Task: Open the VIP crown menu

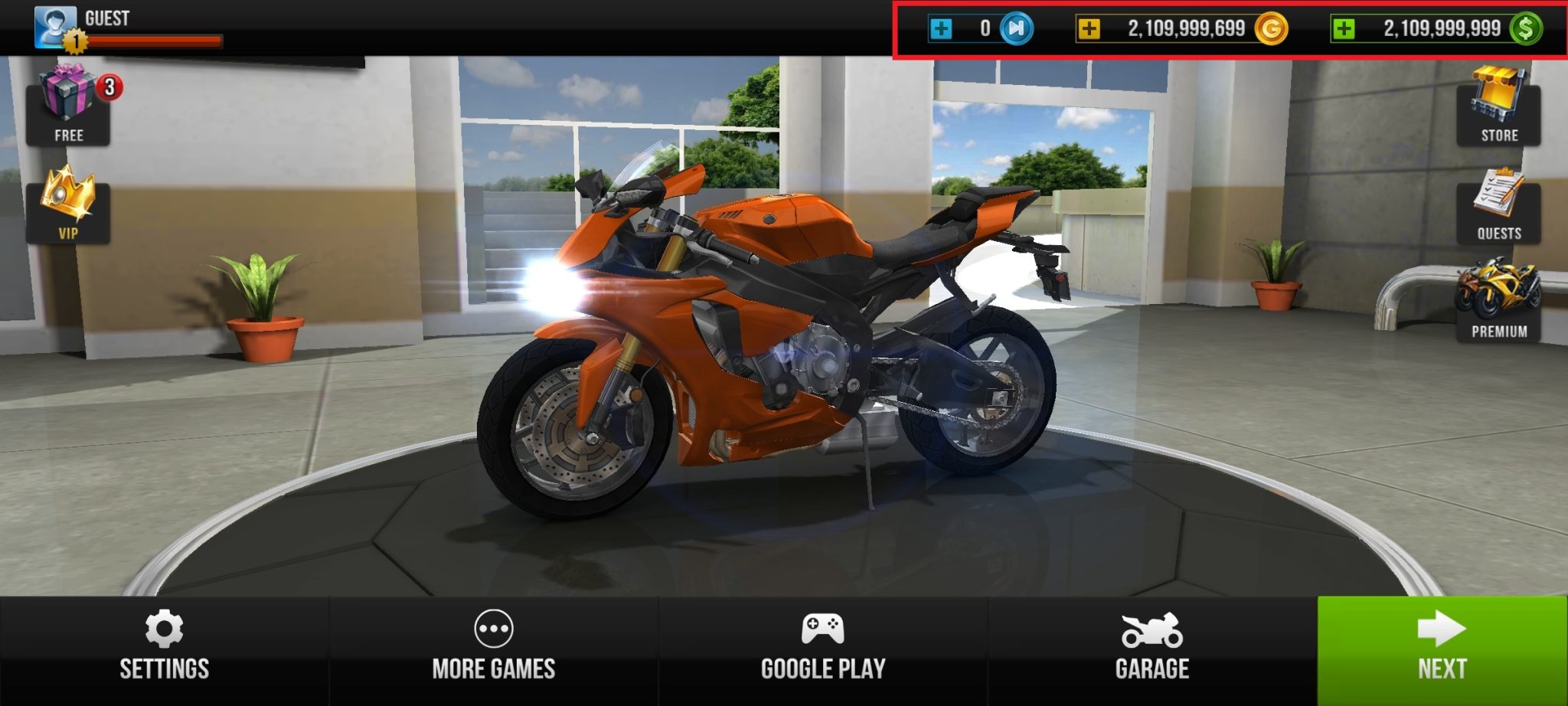Action: (69, 207)
